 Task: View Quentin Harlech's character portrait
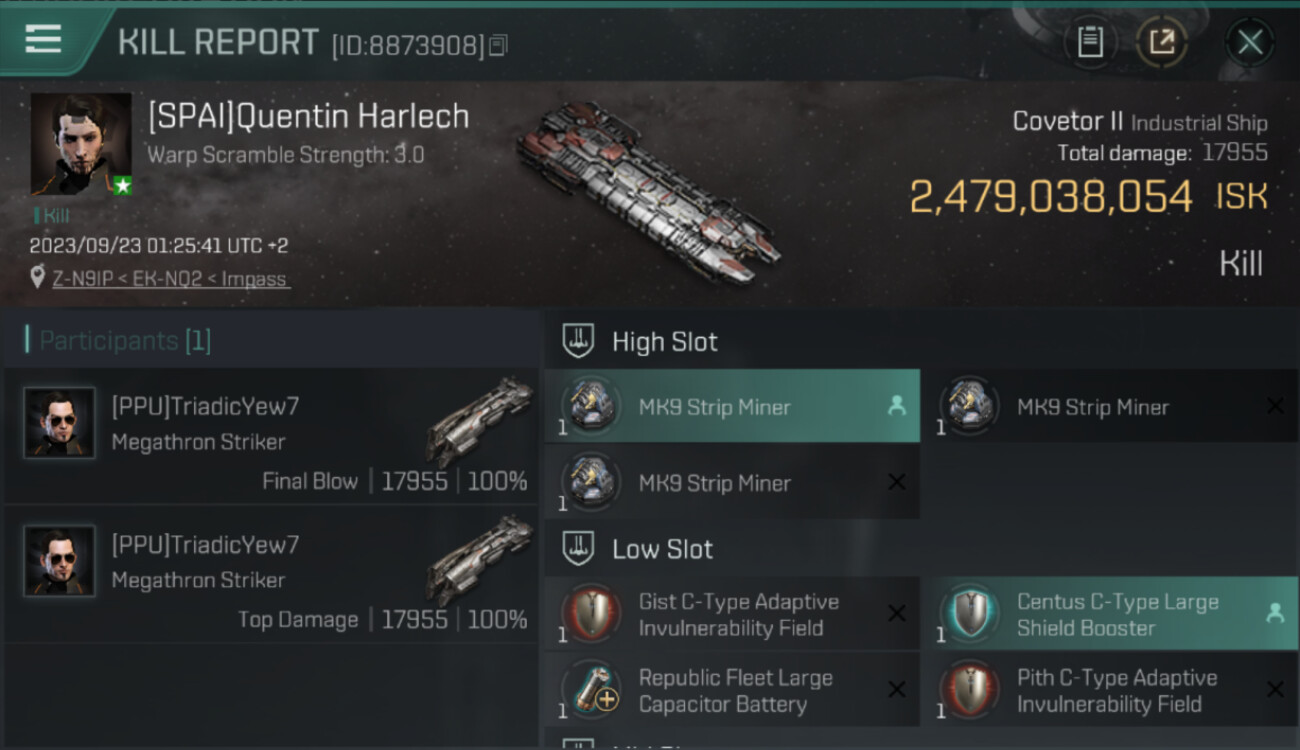tap(81, 144)
